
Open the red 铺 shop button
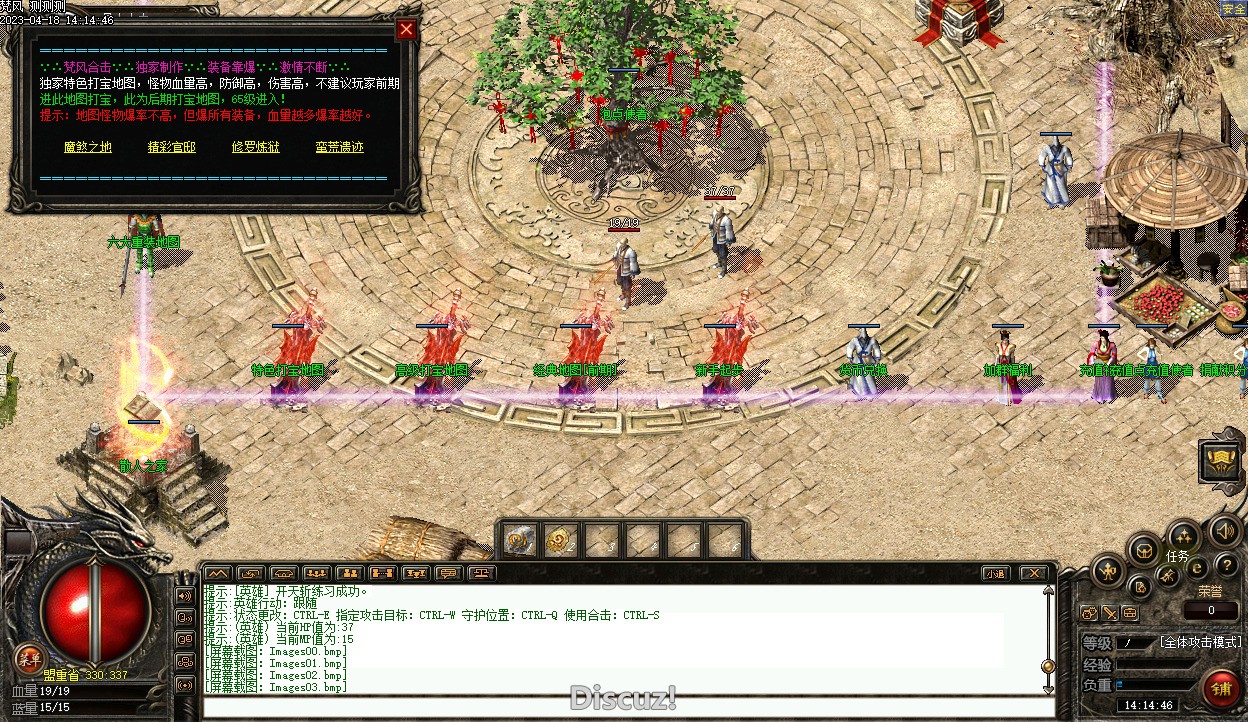1221,689
